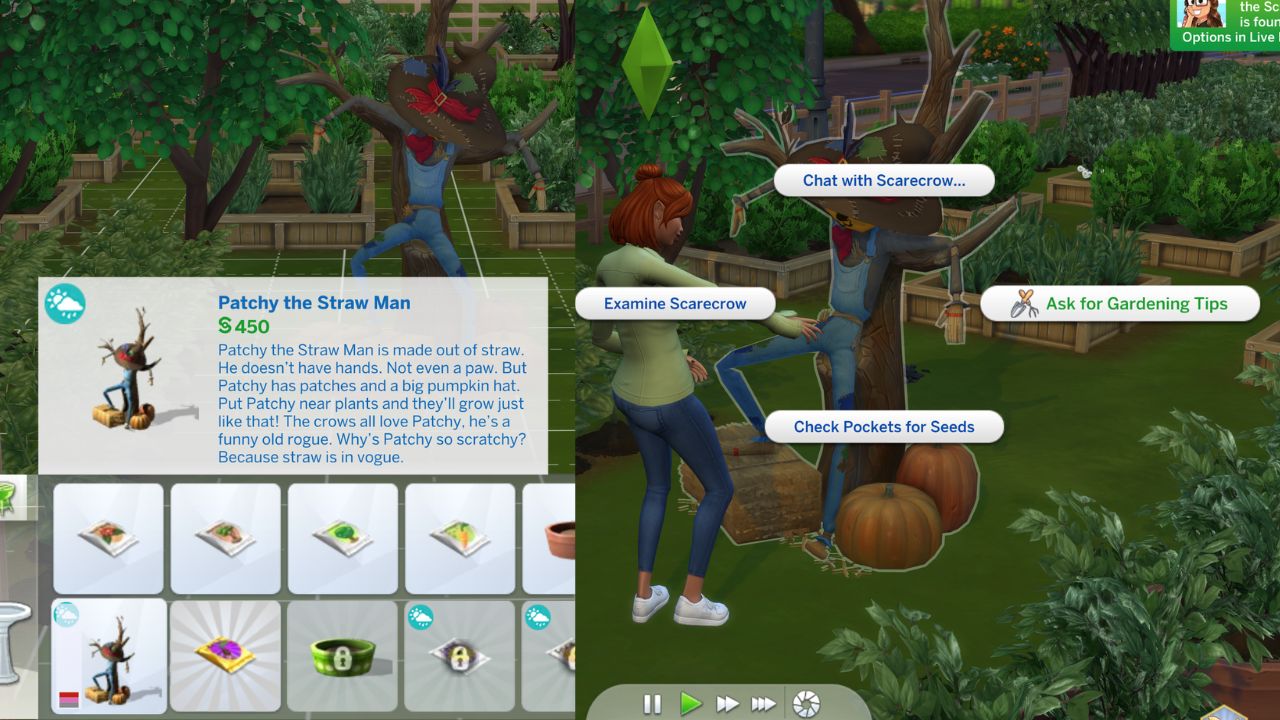
Task: Click the padlocked seed packet item
Action: point(460,655)
